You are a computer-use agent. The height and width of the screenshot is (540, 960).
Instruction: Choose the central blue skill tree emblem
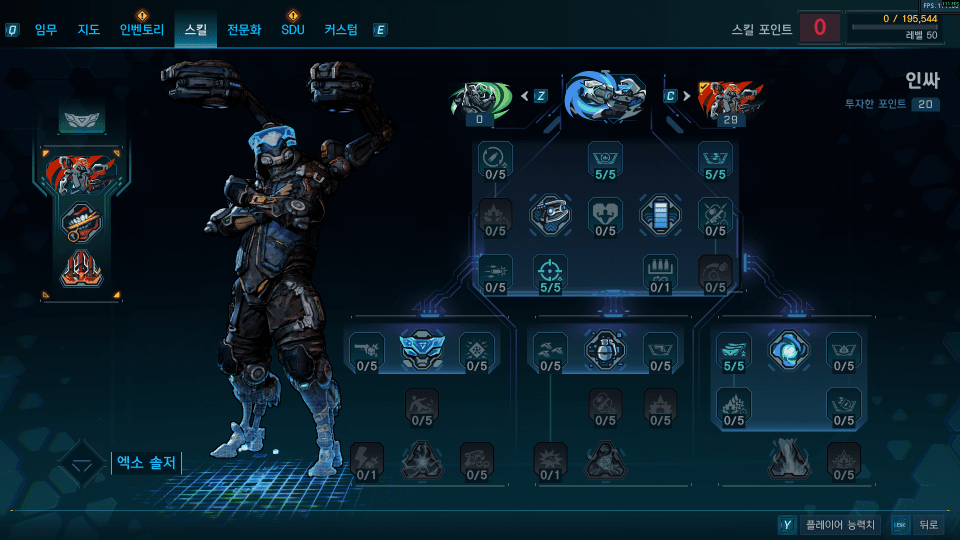click(x=604, y=95)
